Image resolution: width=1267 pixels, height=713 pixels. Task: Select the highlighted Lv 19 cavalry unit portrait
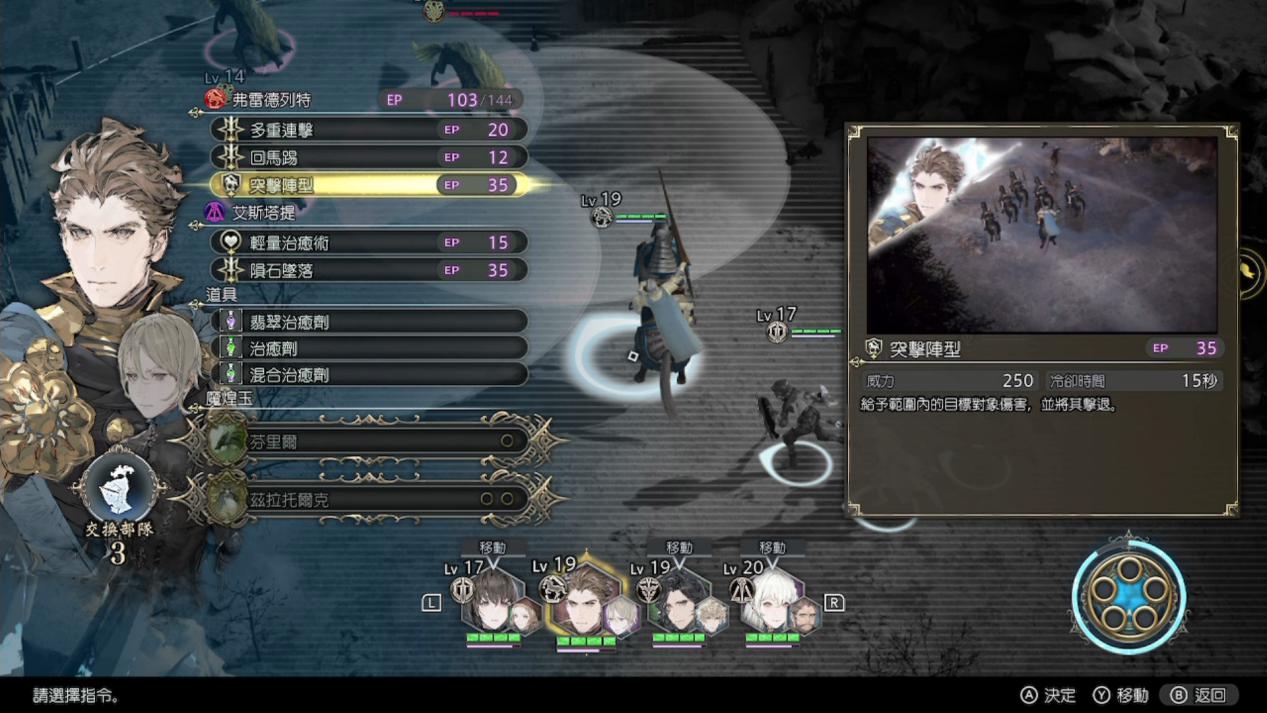pos(585,605)
